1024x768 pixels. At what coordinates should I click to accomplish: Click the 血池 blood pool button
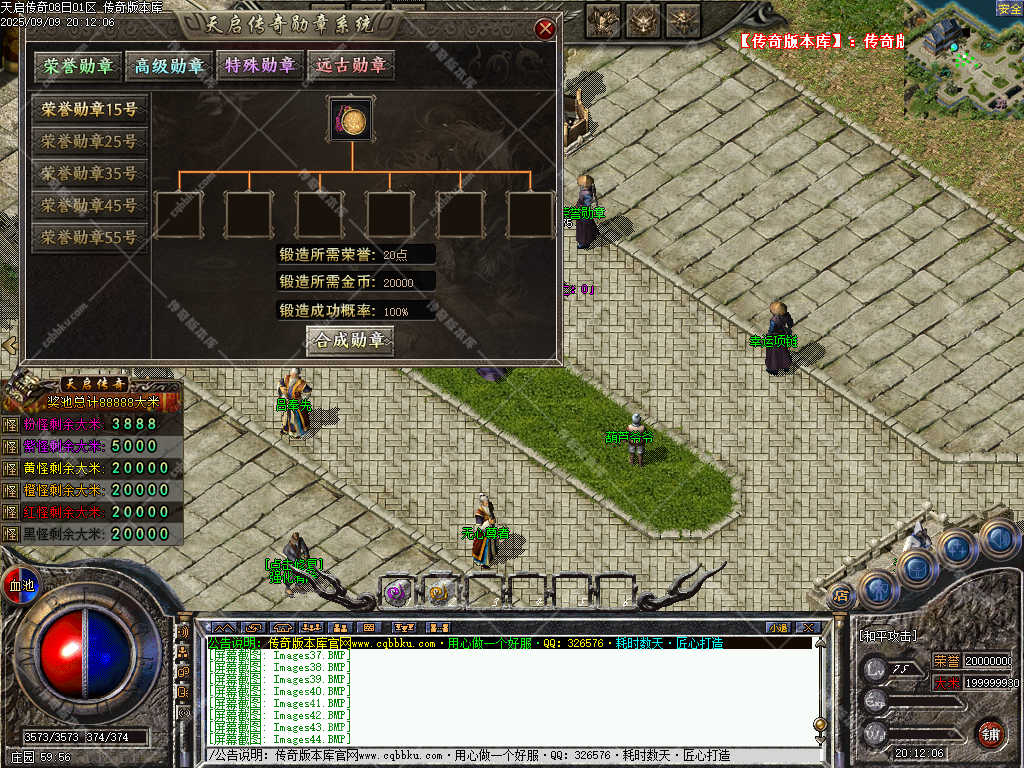tap(20, 584)
